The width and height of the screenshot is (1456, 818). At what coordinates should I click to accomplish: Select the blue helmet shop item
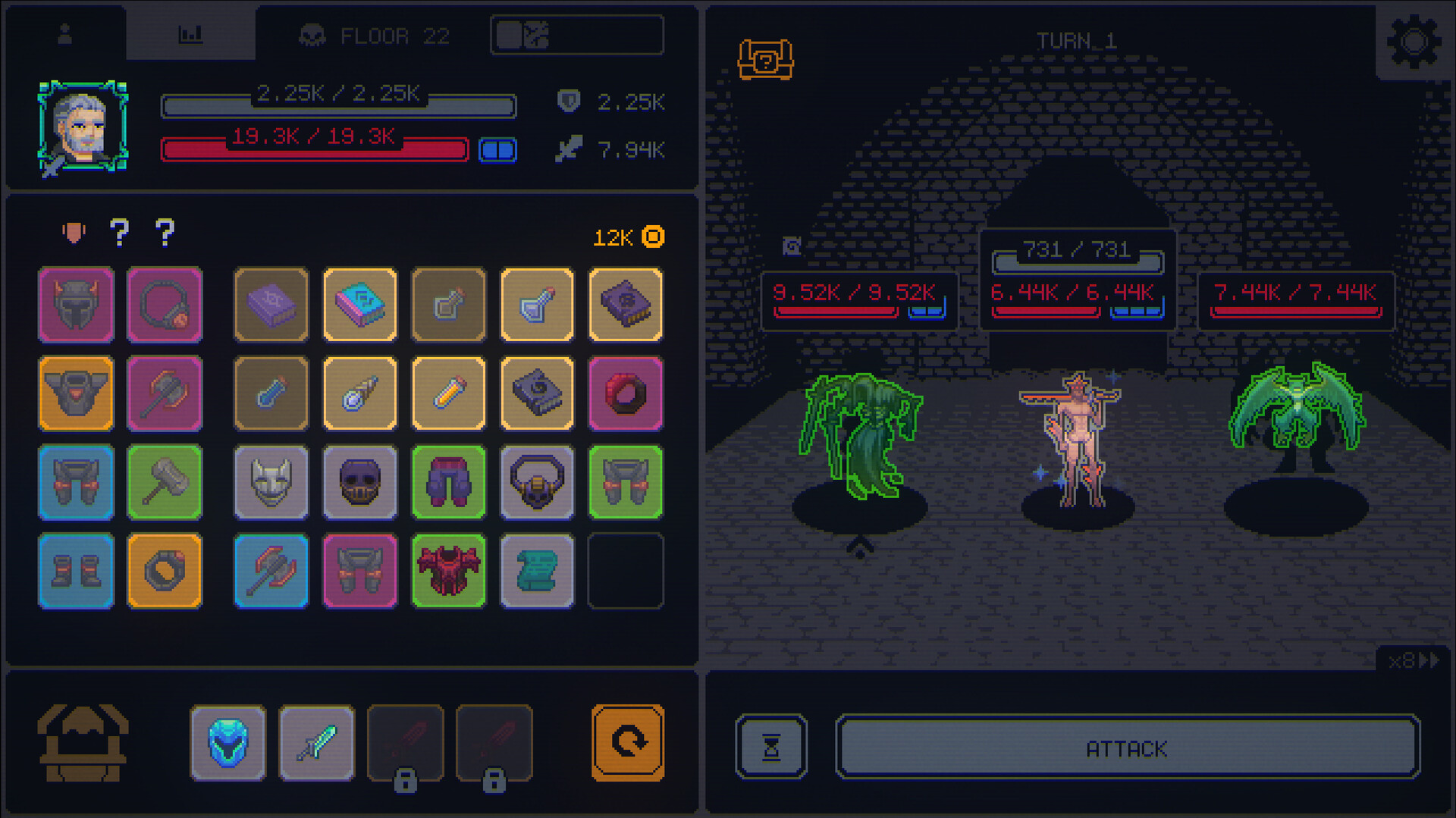[x=228, y=743]
